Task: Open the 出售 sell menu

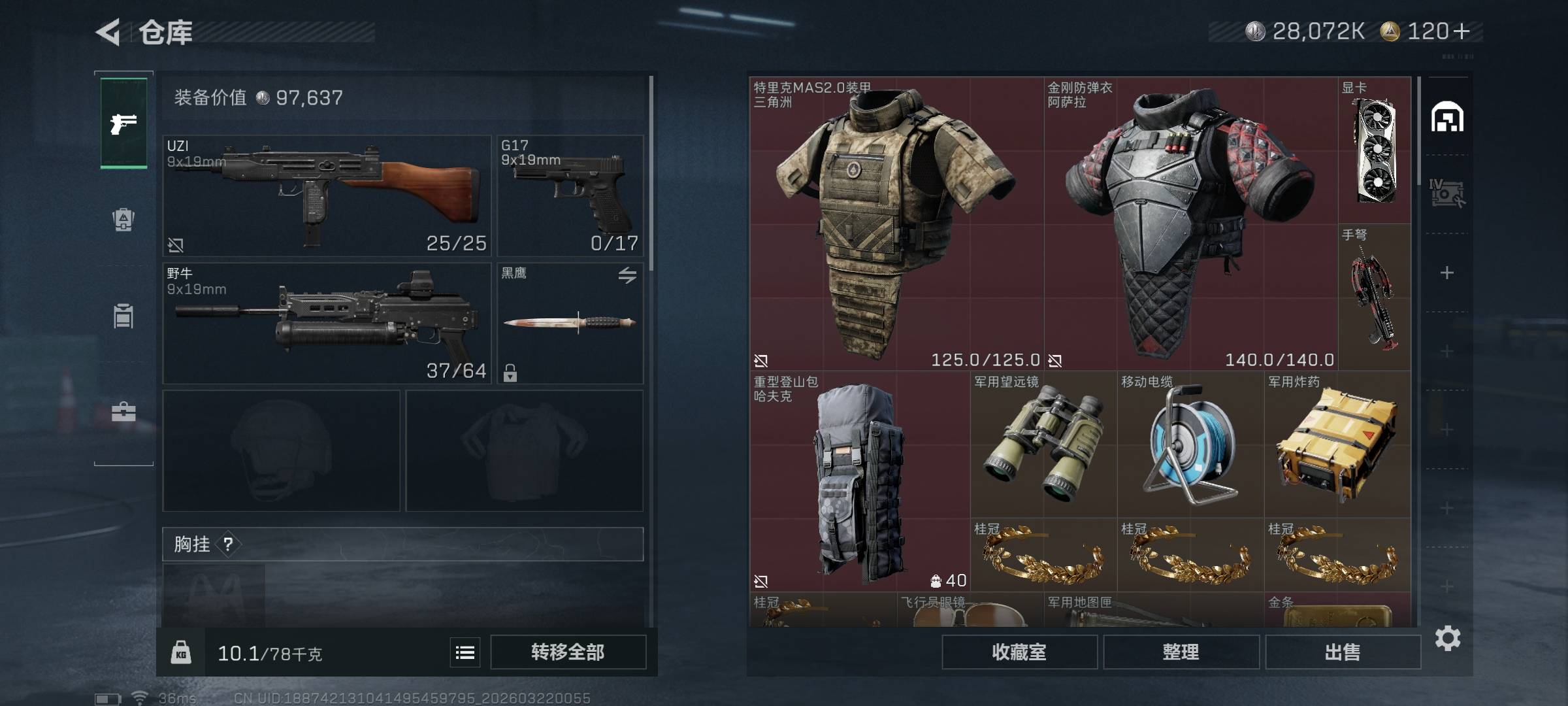Action: click(x=1343, y=652)
